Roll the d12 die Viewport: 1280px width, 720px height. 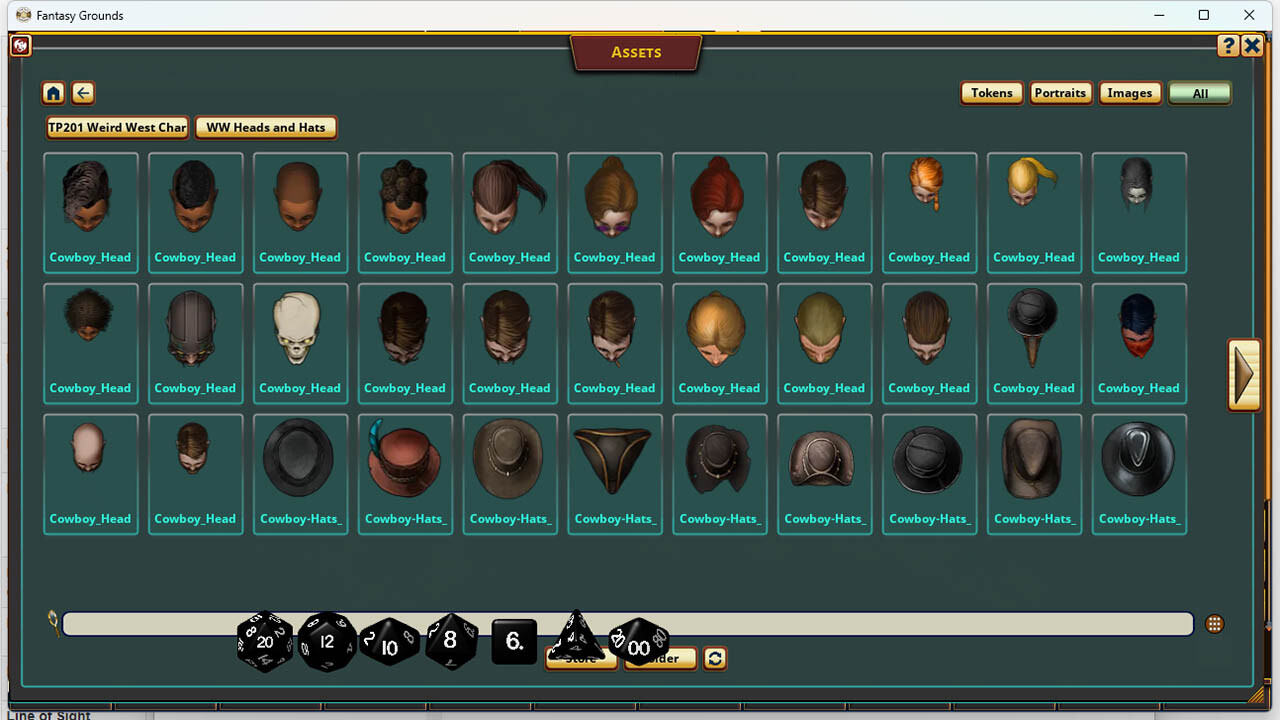coord(327,642)
